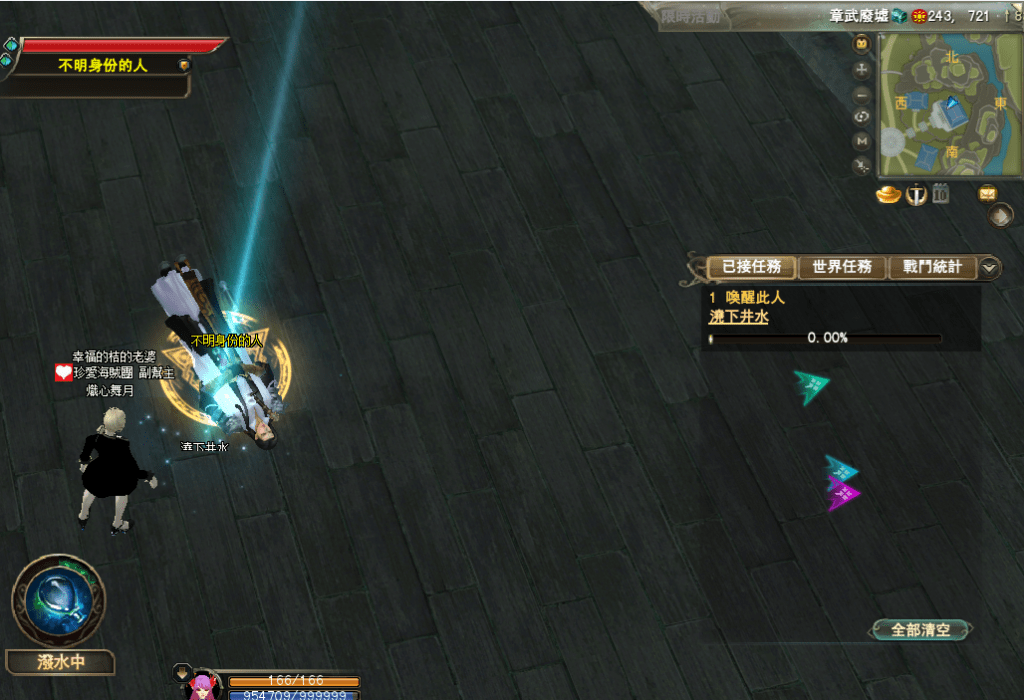Switch to the 已接任務 tab
Viewport: 1024px width, 700px height.
click(x=751, y=267)
